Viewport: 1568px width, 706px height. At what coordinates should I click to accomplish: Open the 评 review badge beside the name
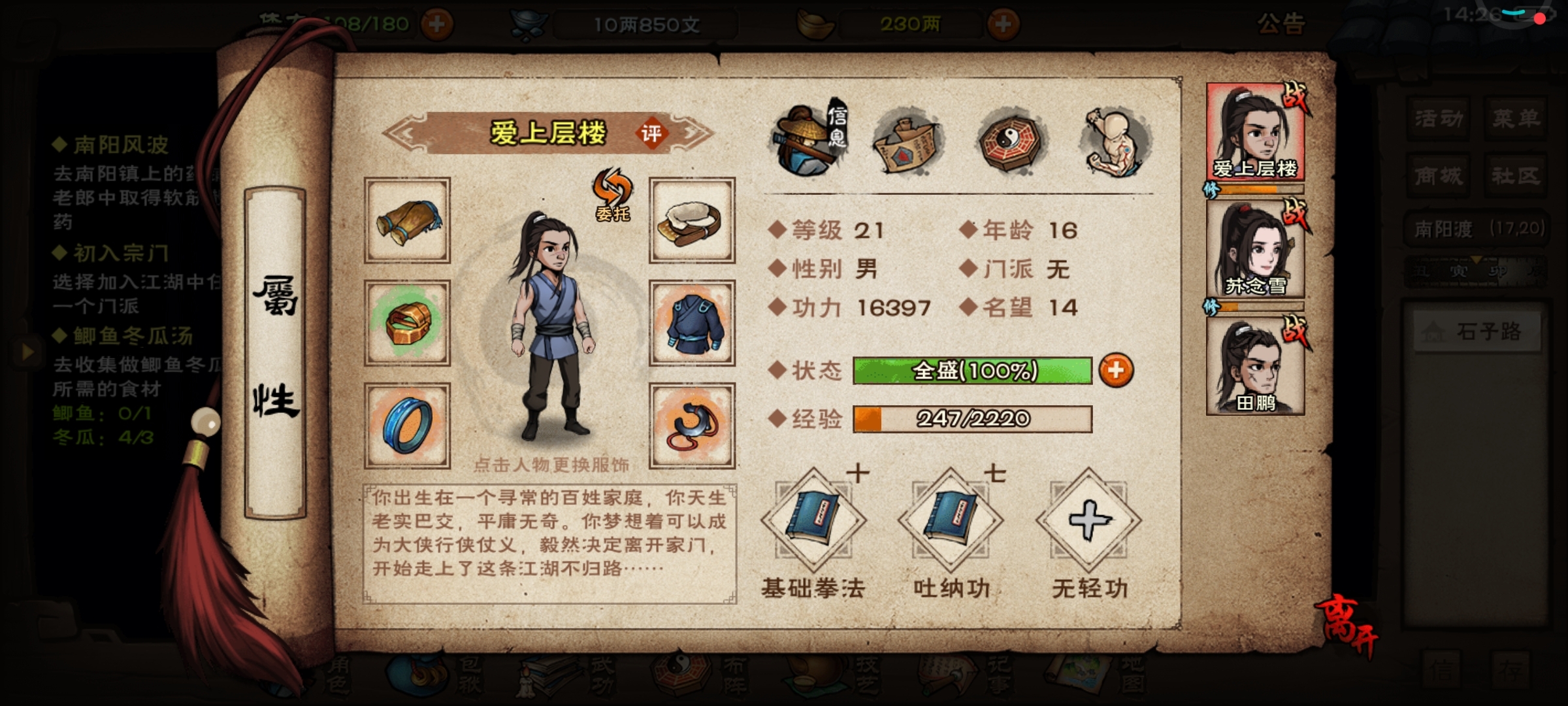click(651, 134)
